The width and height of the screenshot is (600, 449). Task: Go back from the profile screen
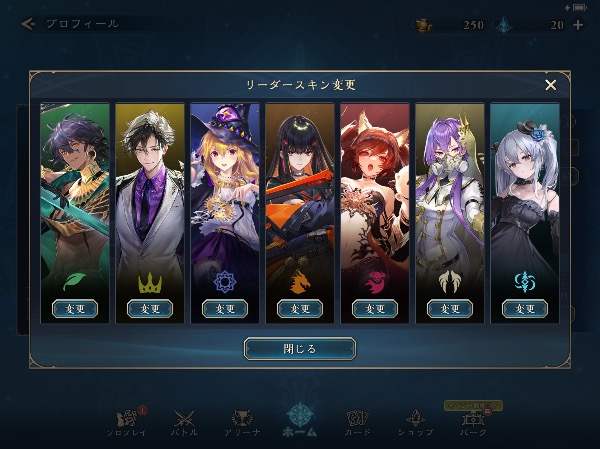coord(28,23)
